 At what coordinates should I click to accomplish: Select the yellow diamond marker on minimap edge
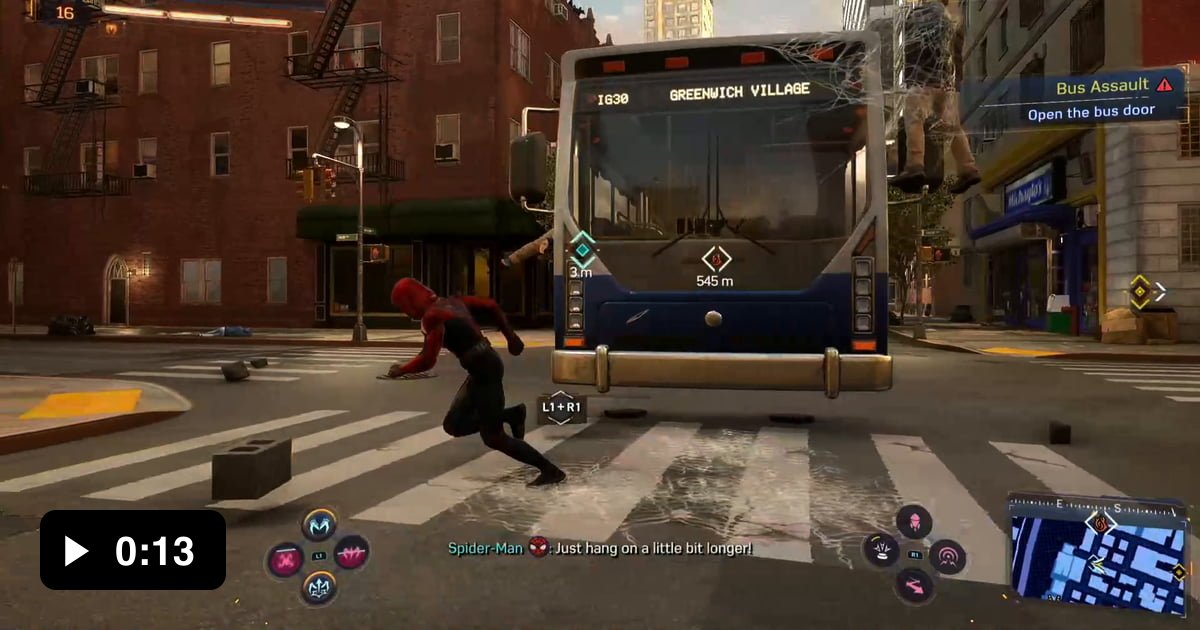tap(1179, 572)
